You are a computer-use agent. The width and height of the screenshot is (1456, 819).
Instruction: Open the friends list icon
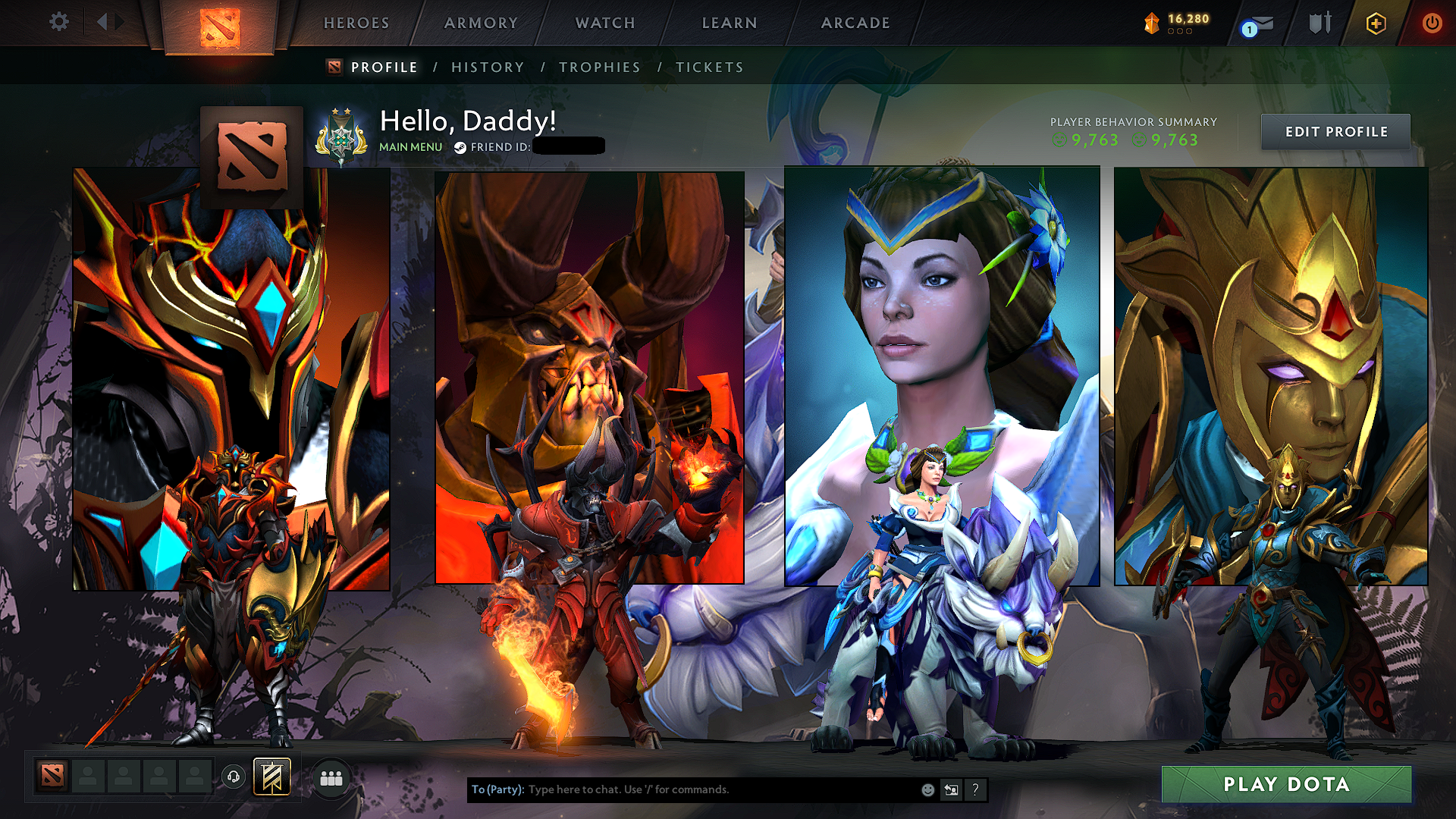pos(330,777)
